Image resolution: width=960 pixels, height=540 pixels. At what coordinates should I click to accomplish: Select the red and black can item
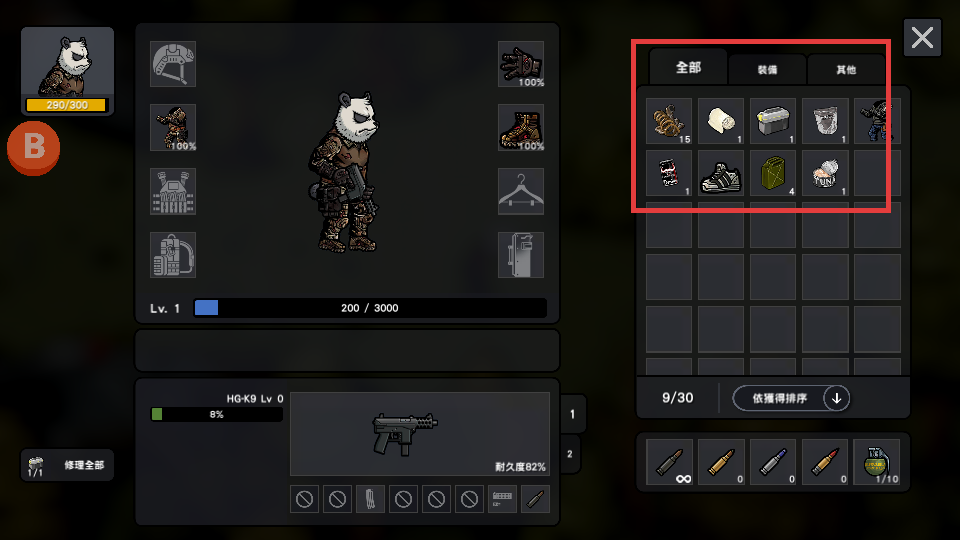[669, 173]
